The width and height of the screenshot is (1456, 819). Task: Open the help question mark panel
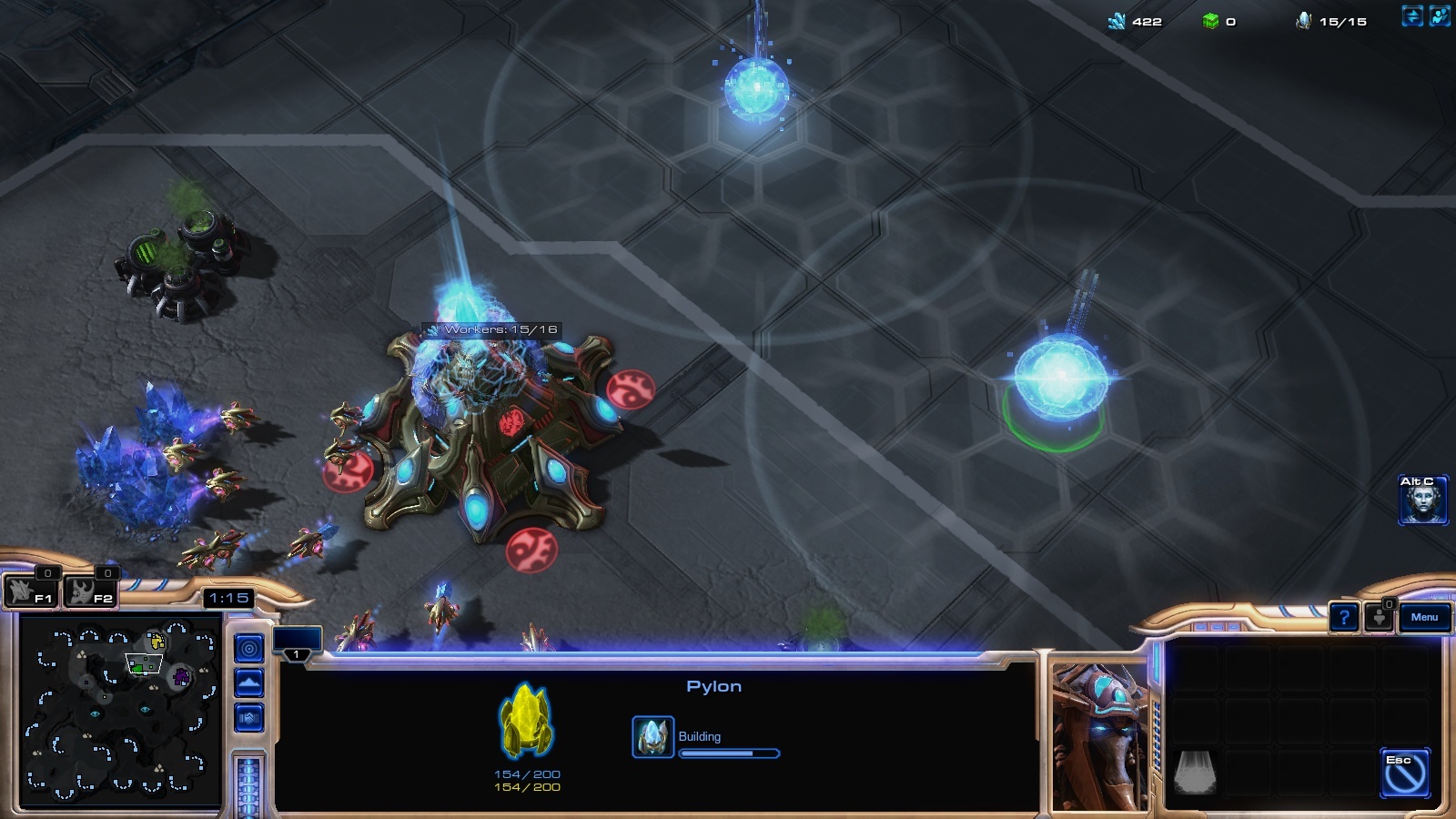pyautogui.click(x=1344, y=617)
